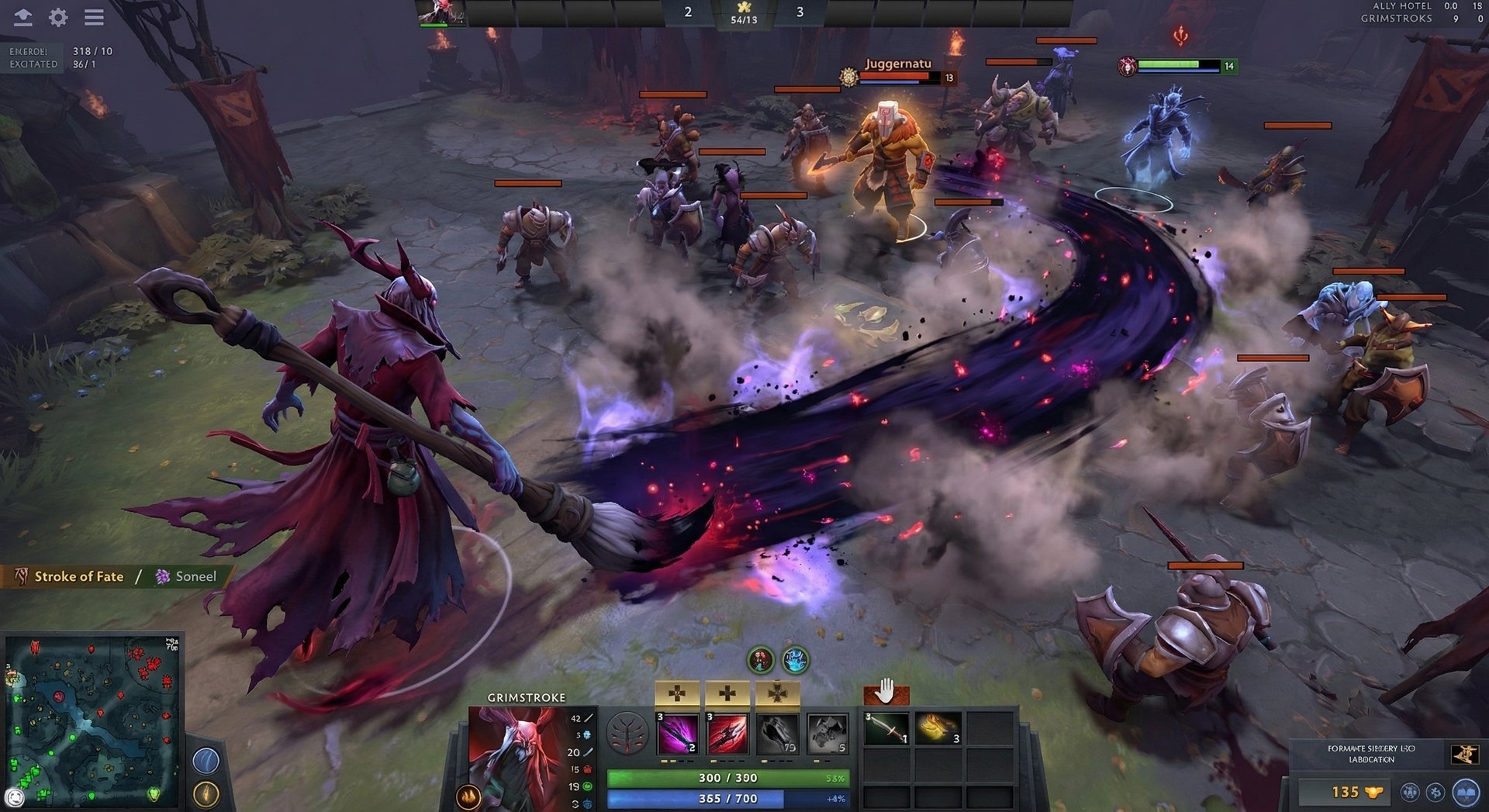Image resolution: width=1489 pixels, height=812 pixels.
Task: Click the upload icon in the top-left corner
Action: click(23, 17)
